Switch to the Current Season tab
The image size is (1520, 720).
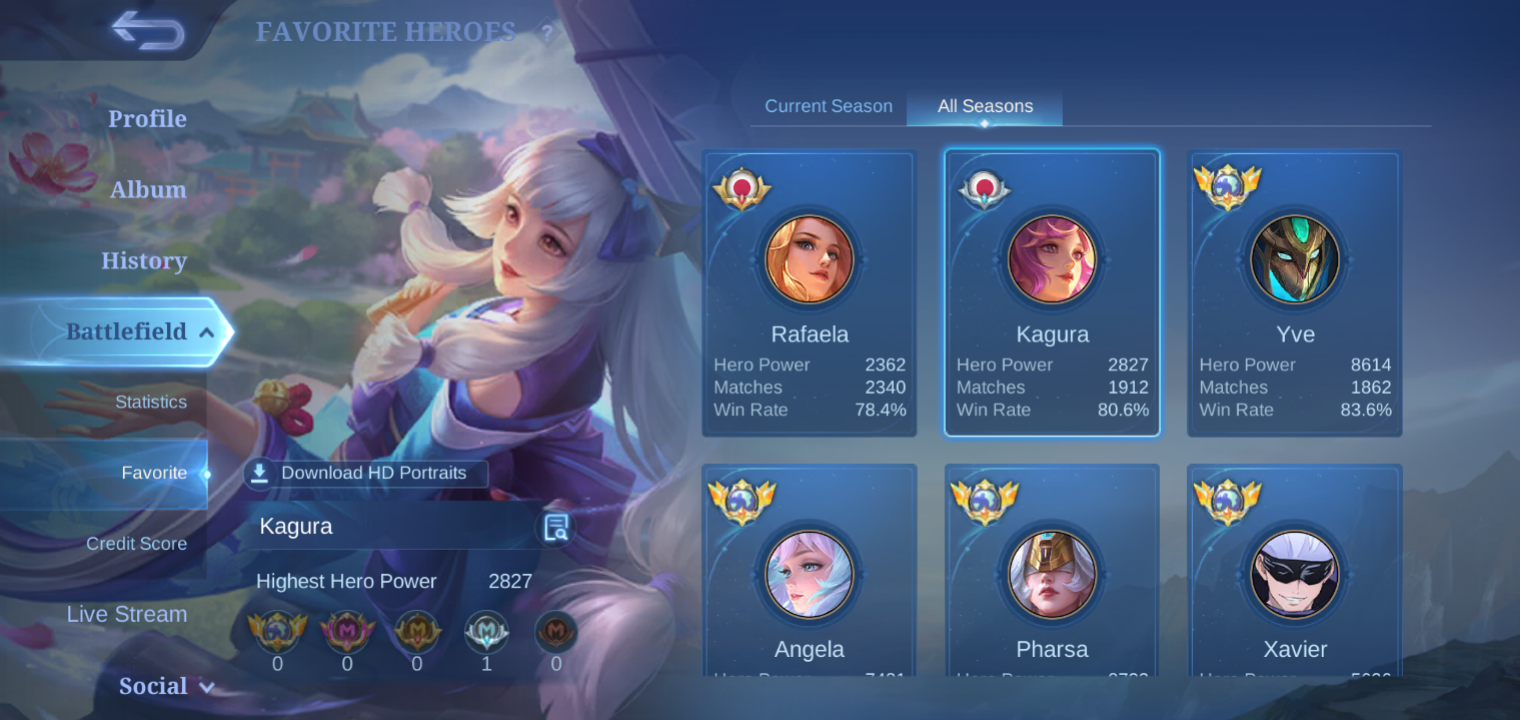(828, 105)
